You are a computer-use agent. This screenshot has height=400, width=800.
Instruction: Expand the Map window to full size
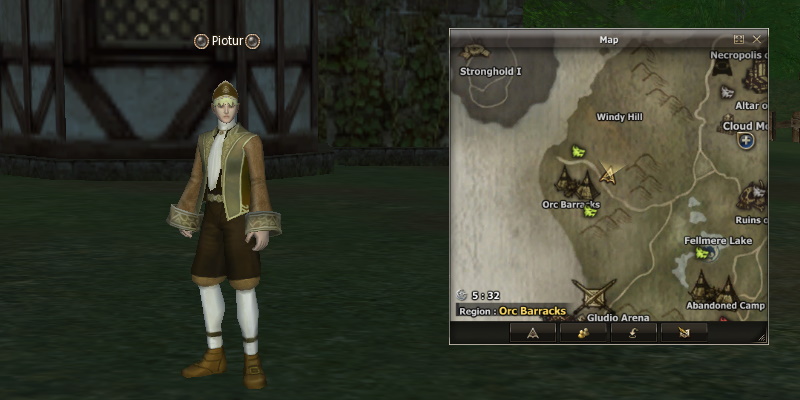point(739,39)
